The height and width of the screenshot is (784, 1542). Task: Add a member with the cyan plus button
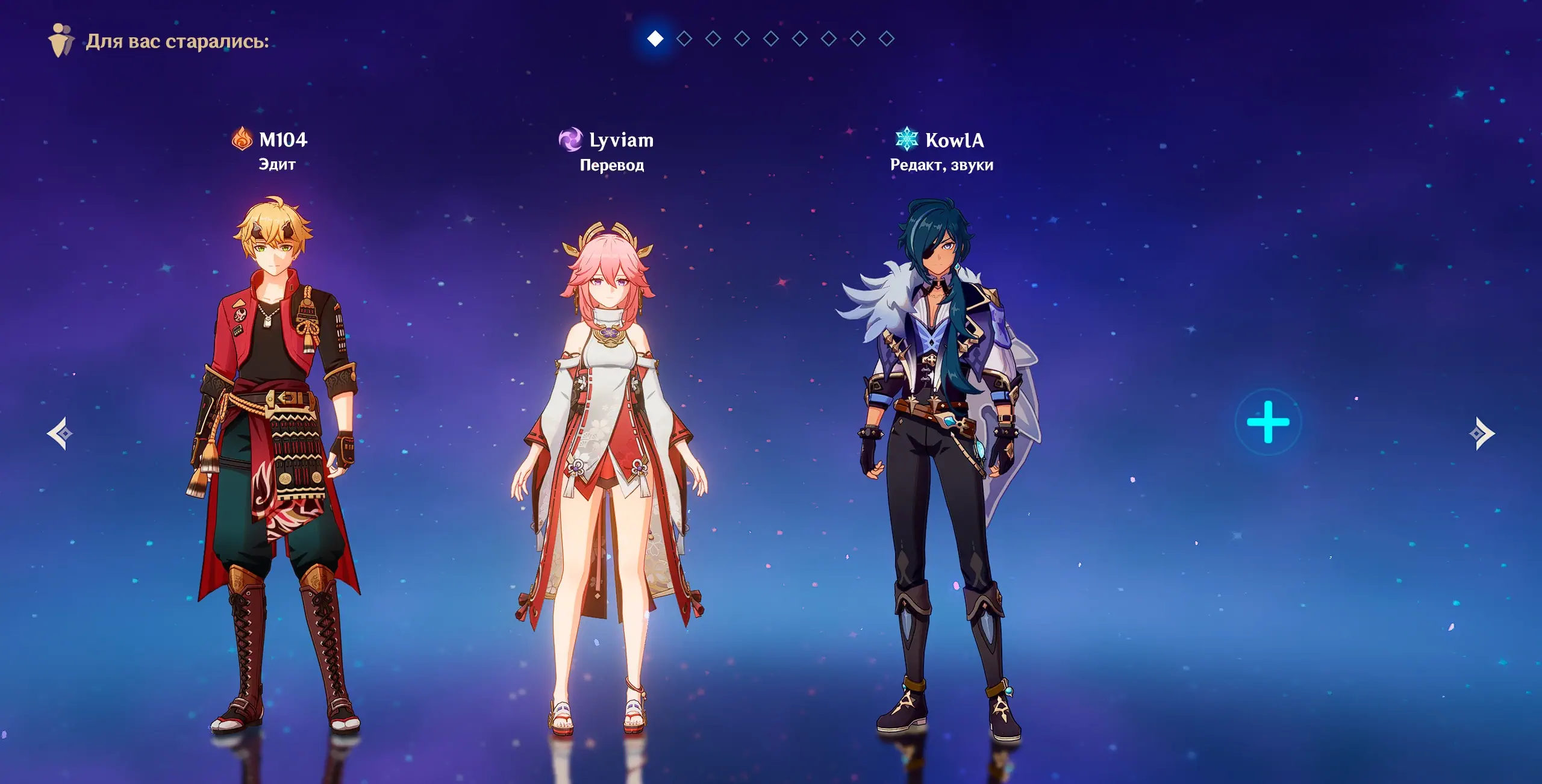point(1268,422)
